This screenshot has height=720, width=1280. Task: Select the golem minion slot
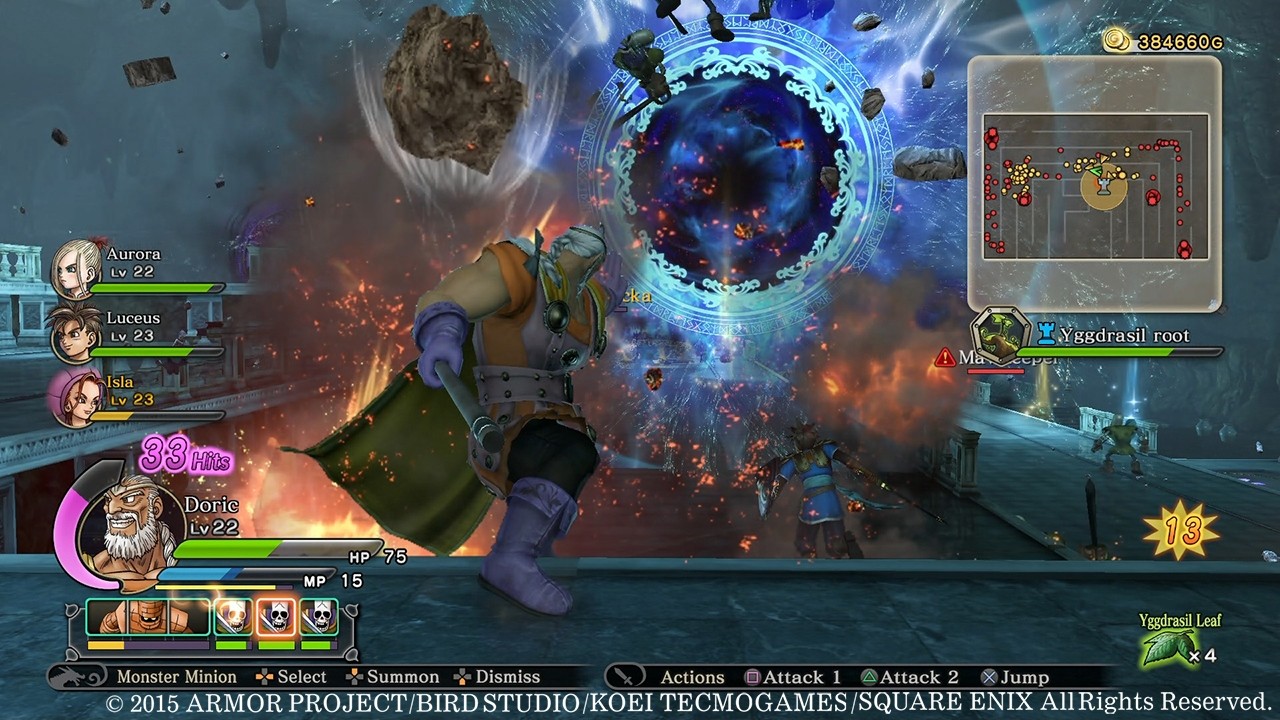(x=150, y=618)
